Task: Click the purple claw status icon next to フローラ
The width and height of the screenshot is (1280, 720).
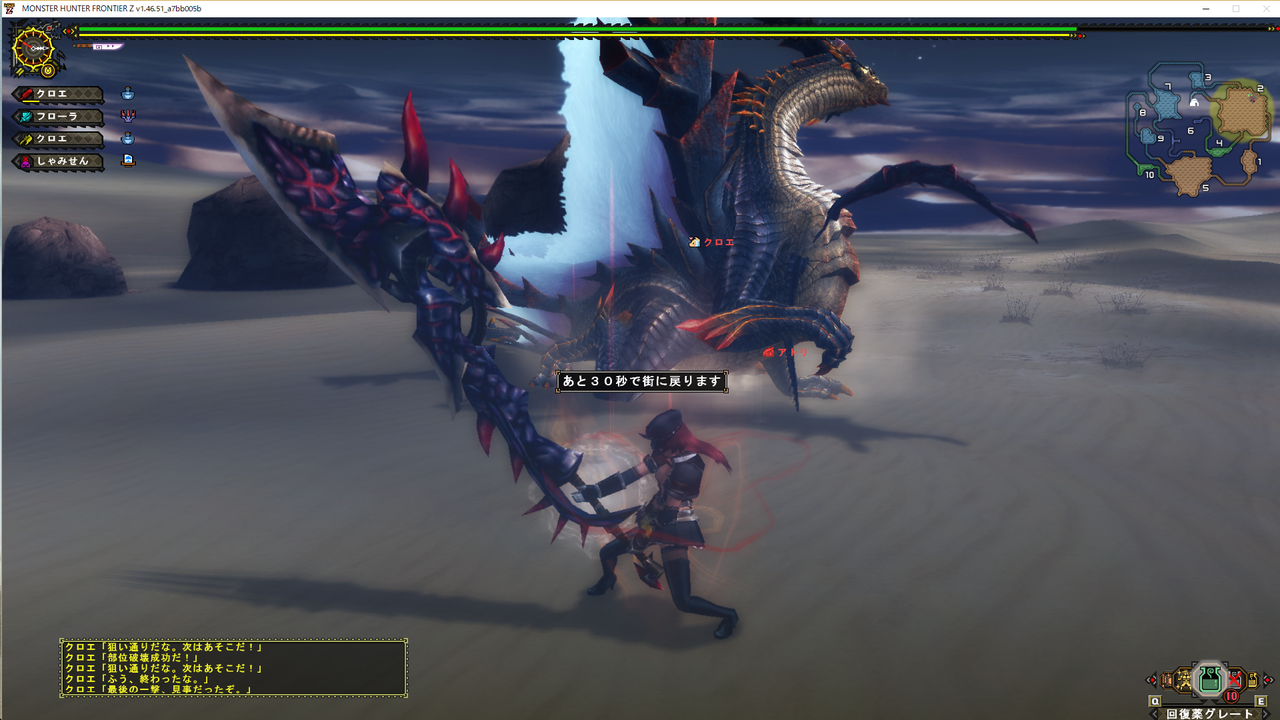Action: [x=126, y=116]
